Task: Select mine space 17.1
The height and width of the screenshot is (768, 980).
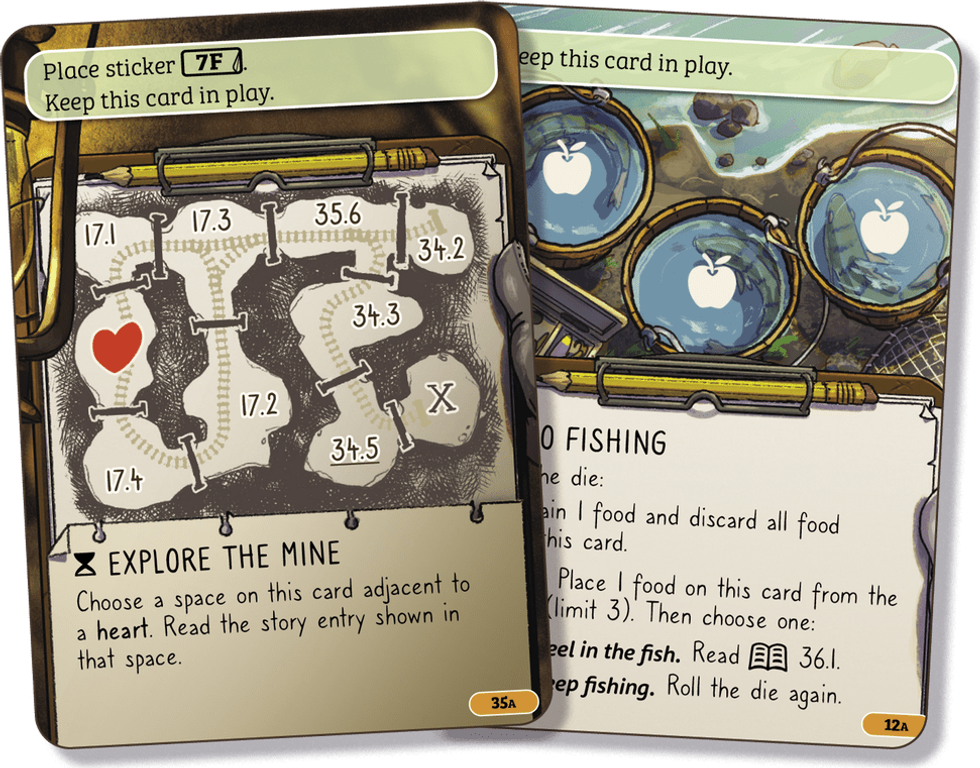Action: click(100, 236)
